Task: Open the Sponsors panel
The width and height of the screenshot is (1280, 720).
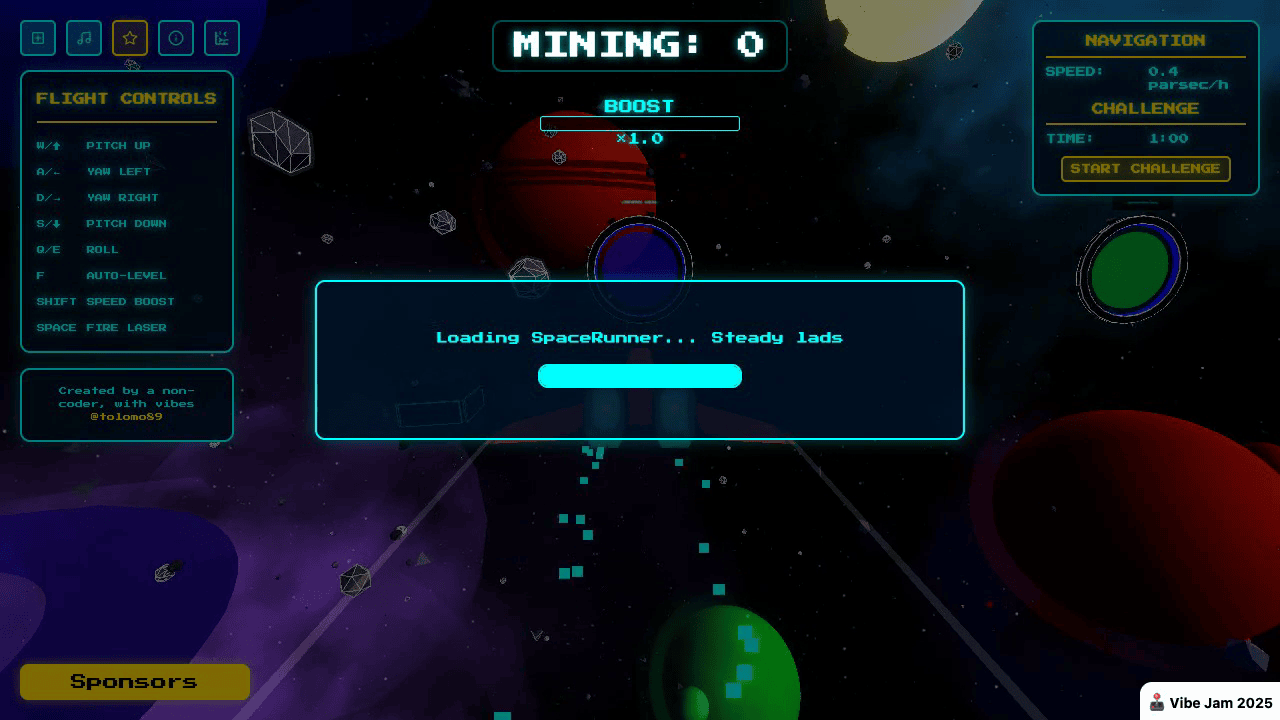Action: click(x=134, y=681)
